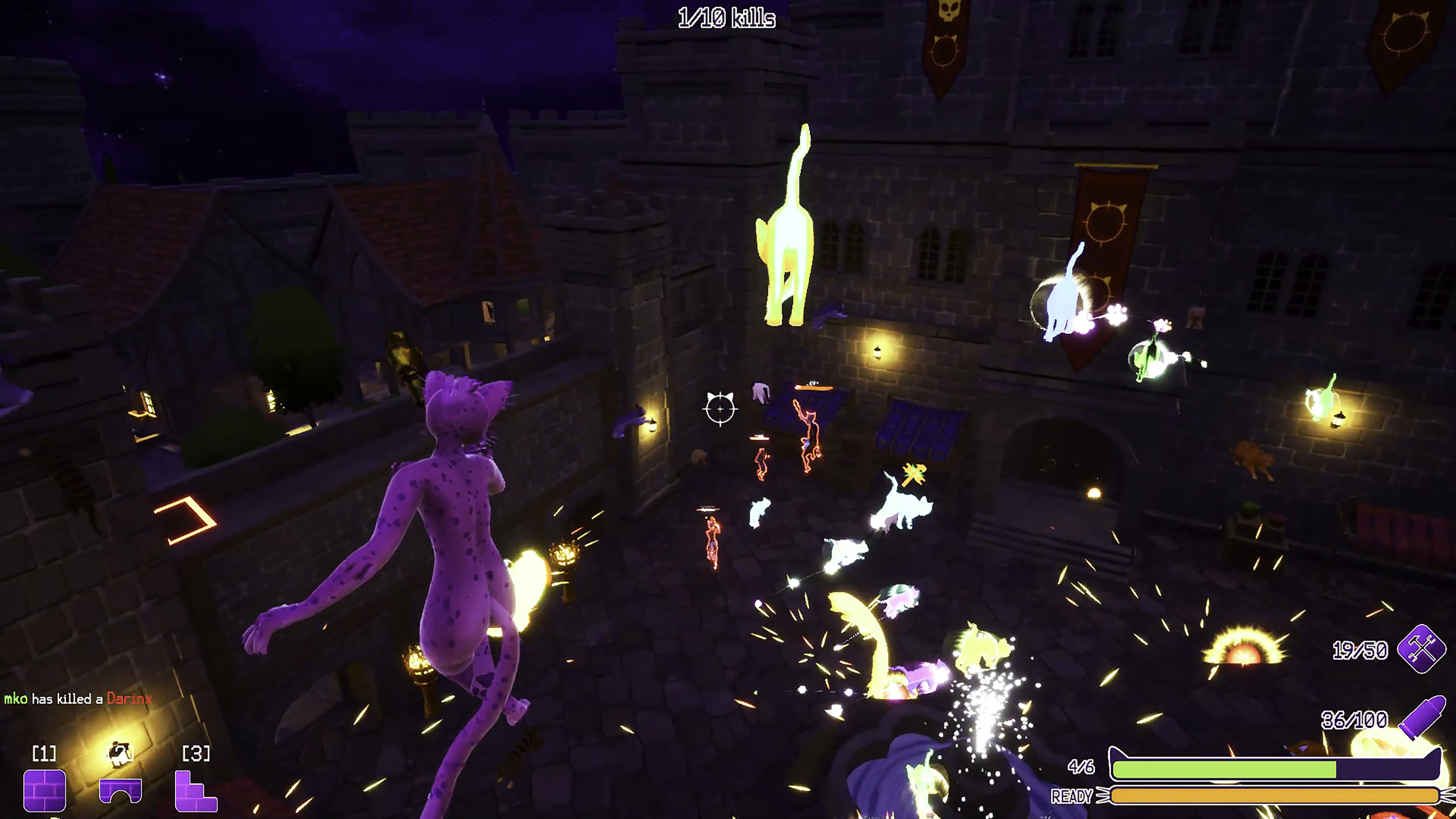Screen dimensions: 1456x819
Task: Click the READY ability label
Action: click(x=1071, y=796)
